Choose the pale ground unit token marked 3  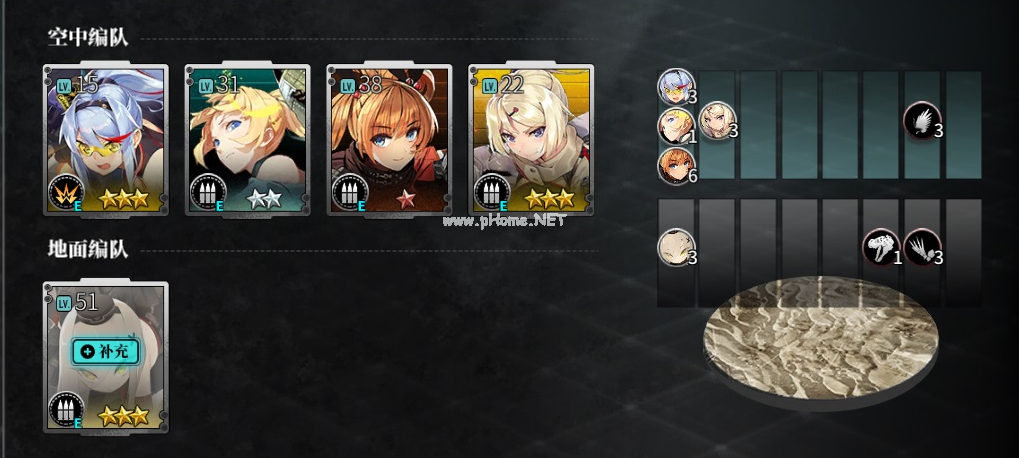pos(675,247)
